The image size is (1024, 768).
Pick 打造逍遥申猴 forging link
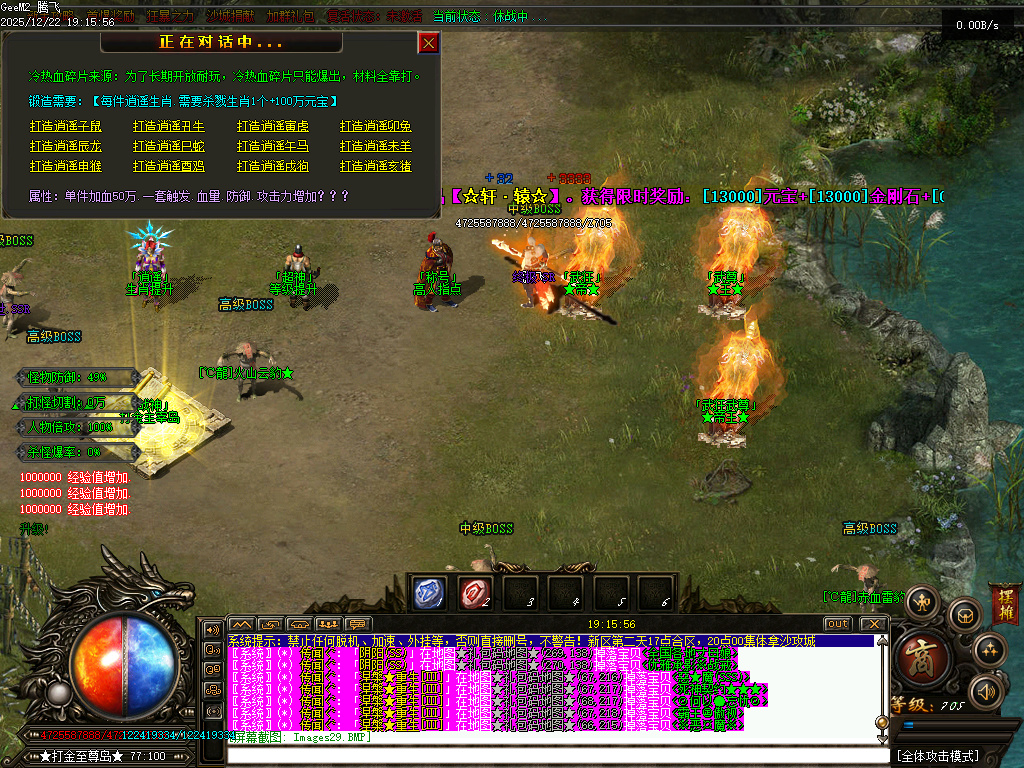click(x=66, y=167)
